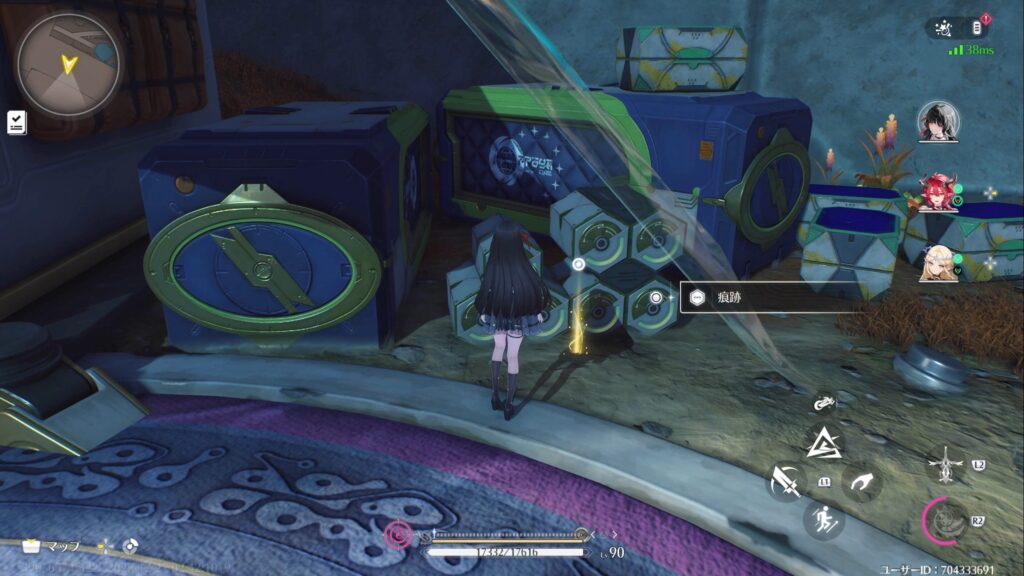Click the pink spiral icon beside the HP bar
Screen dimensions: 1024x576
tap(400, 536)
